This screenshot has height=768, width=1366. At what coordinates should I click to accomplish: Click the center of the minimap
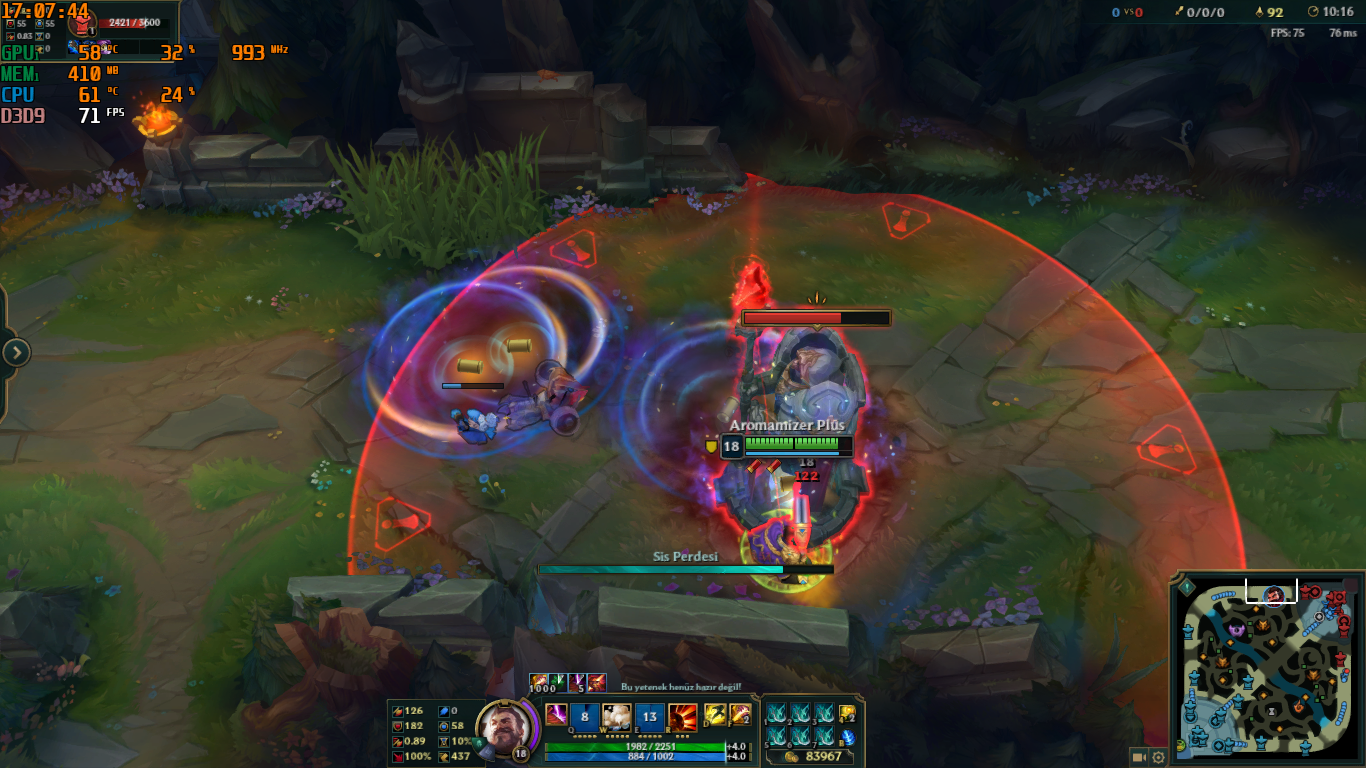point(1266,671)
